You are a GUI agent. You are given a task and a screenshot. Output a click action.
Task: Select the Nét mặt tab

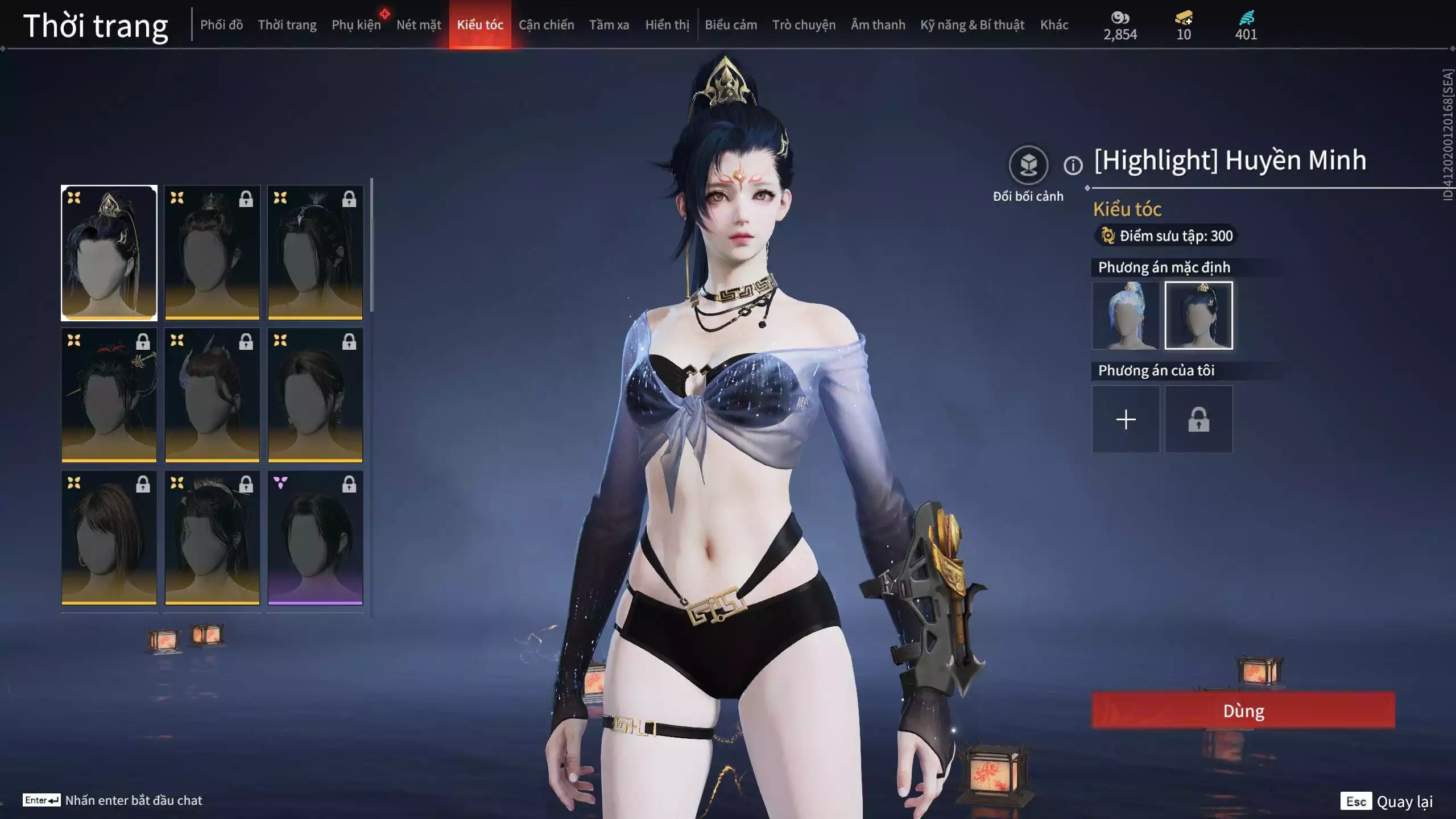coord(419,25)
